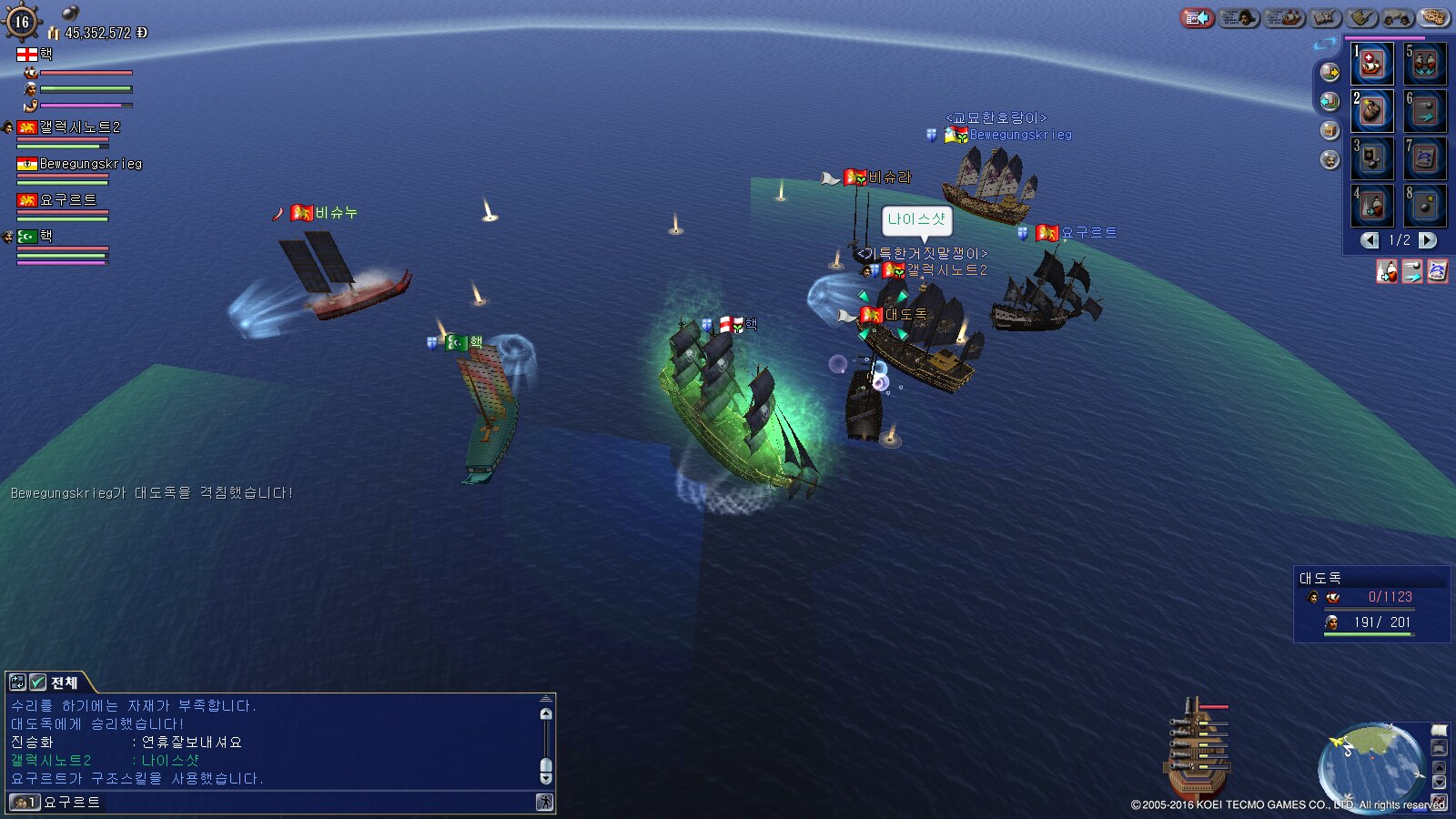Toggle the green checkmark chat filter
Screen dimensions: 1456x819
tap(37, 682)
